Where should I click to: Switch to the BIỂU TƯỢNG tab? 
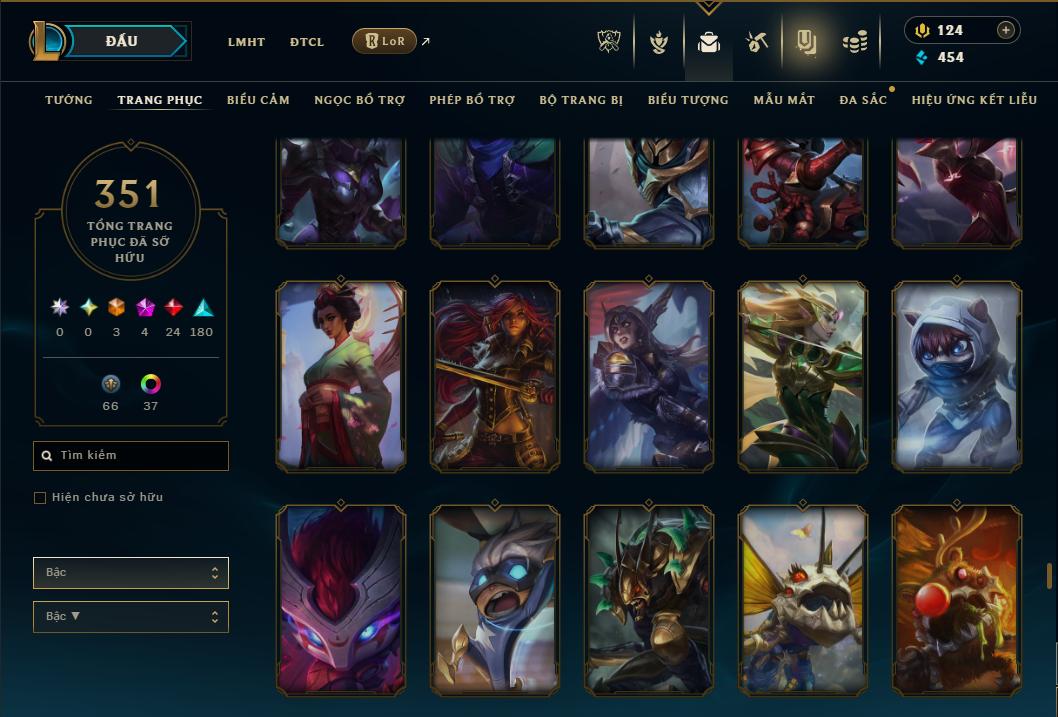[688, 100]
